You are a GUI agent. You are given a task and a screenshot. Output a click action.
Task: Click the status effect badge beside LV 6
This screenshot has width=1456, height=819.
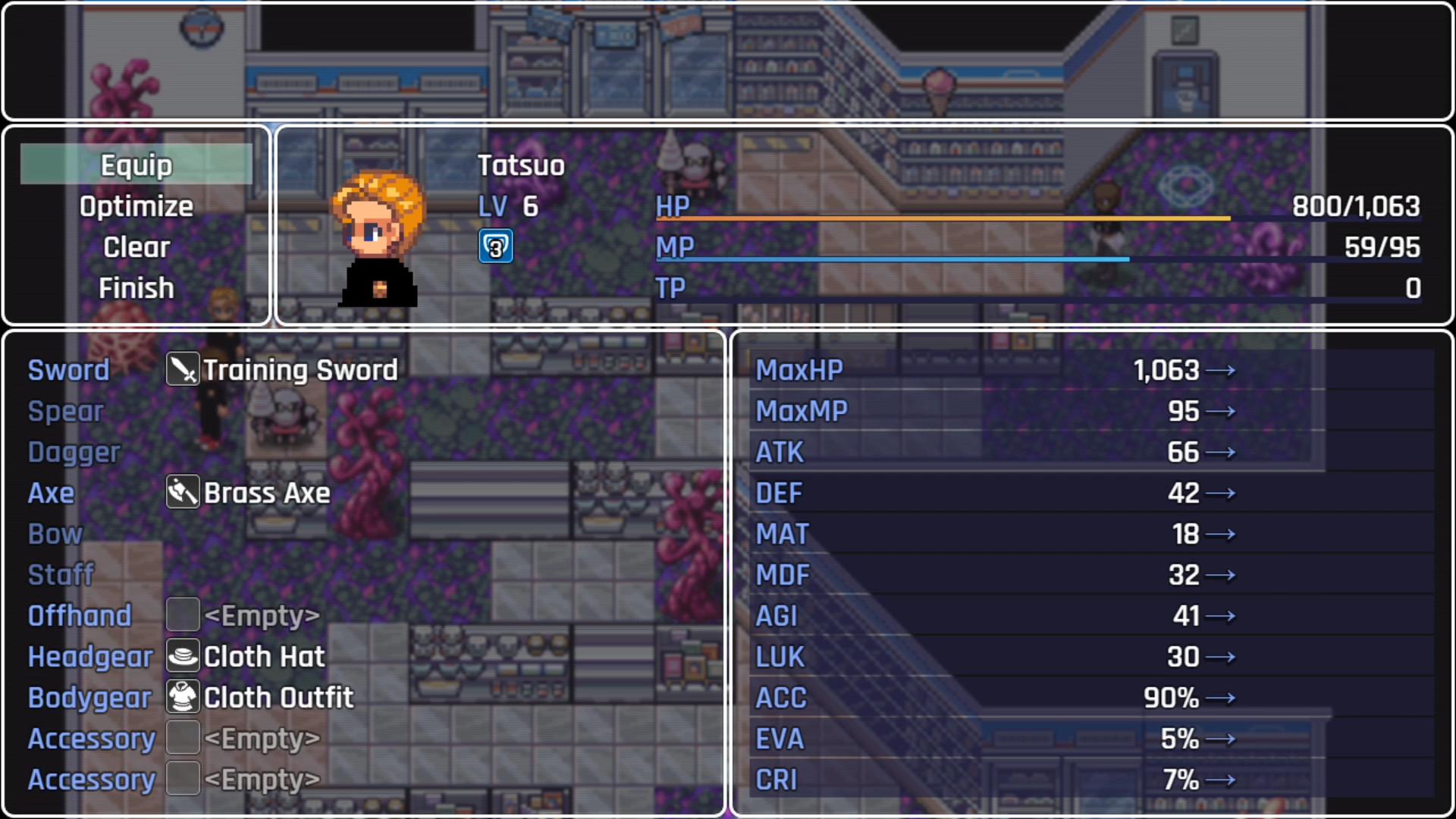coord(495,246)
